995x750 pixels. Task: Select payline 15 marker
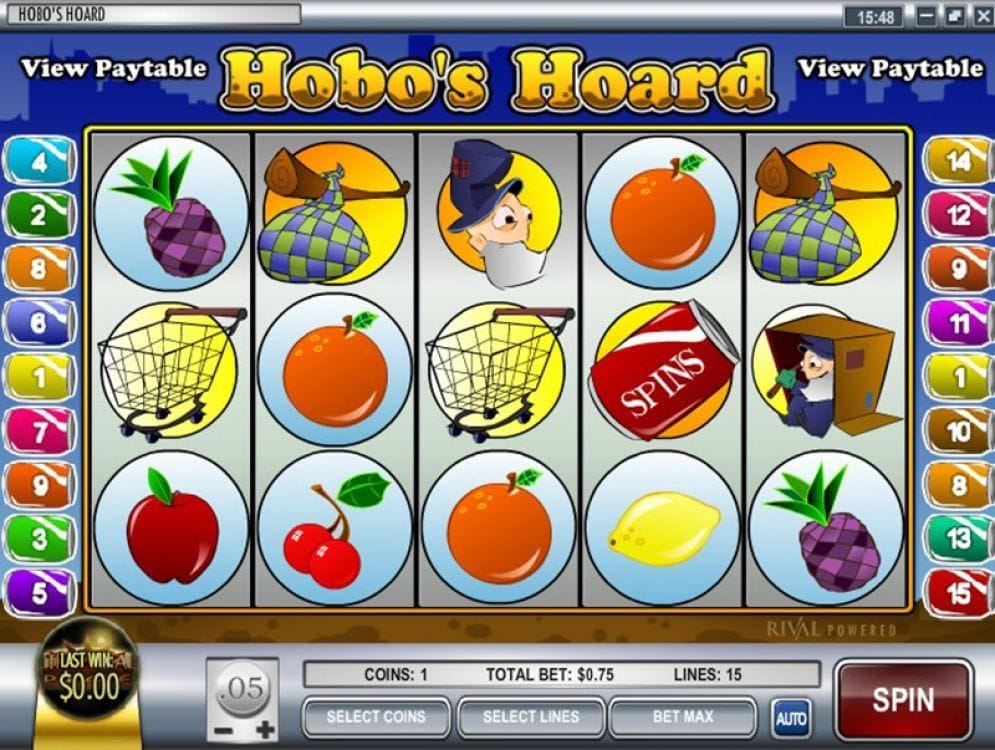pyautogui.click(x=958, y=593)
